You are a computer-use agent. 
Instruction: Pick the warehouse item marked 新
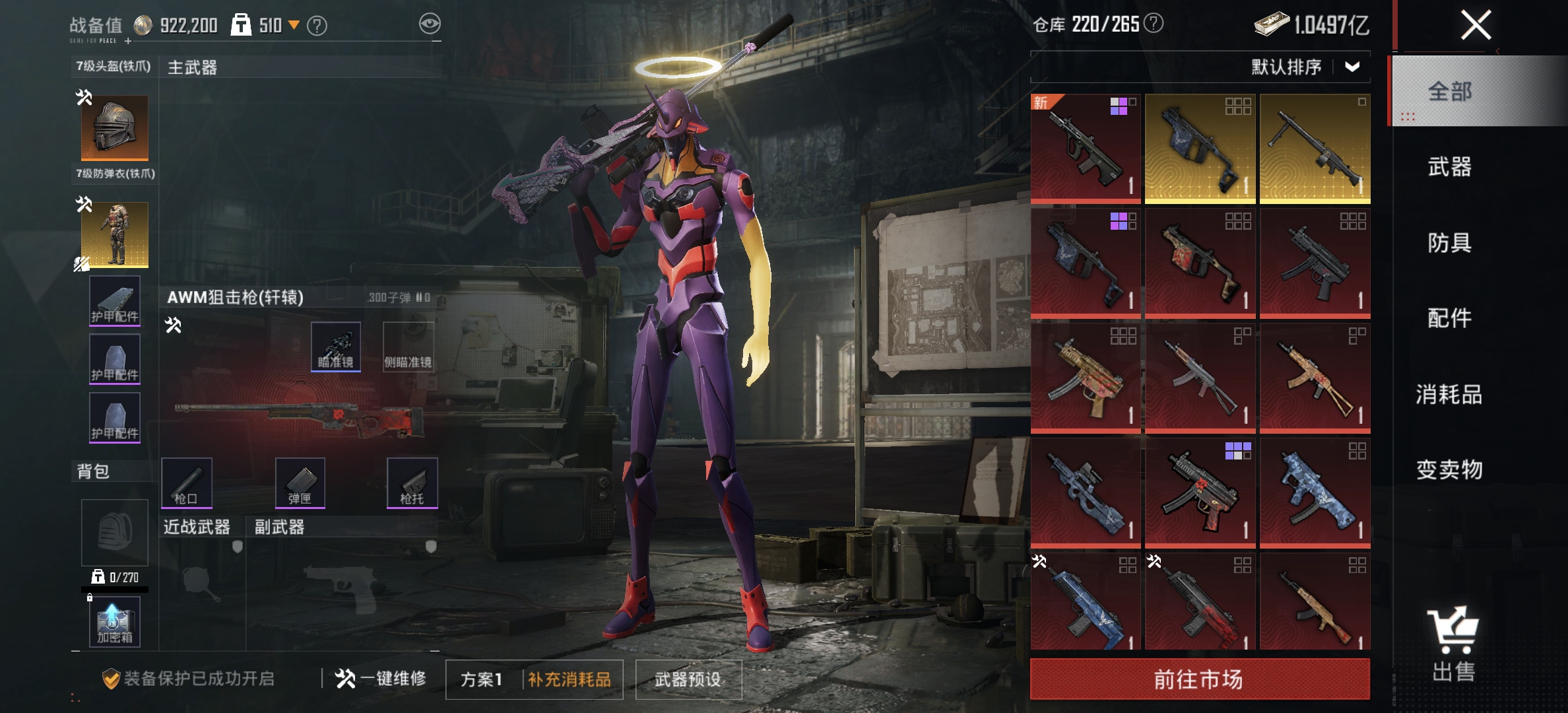pos(1086,148)
